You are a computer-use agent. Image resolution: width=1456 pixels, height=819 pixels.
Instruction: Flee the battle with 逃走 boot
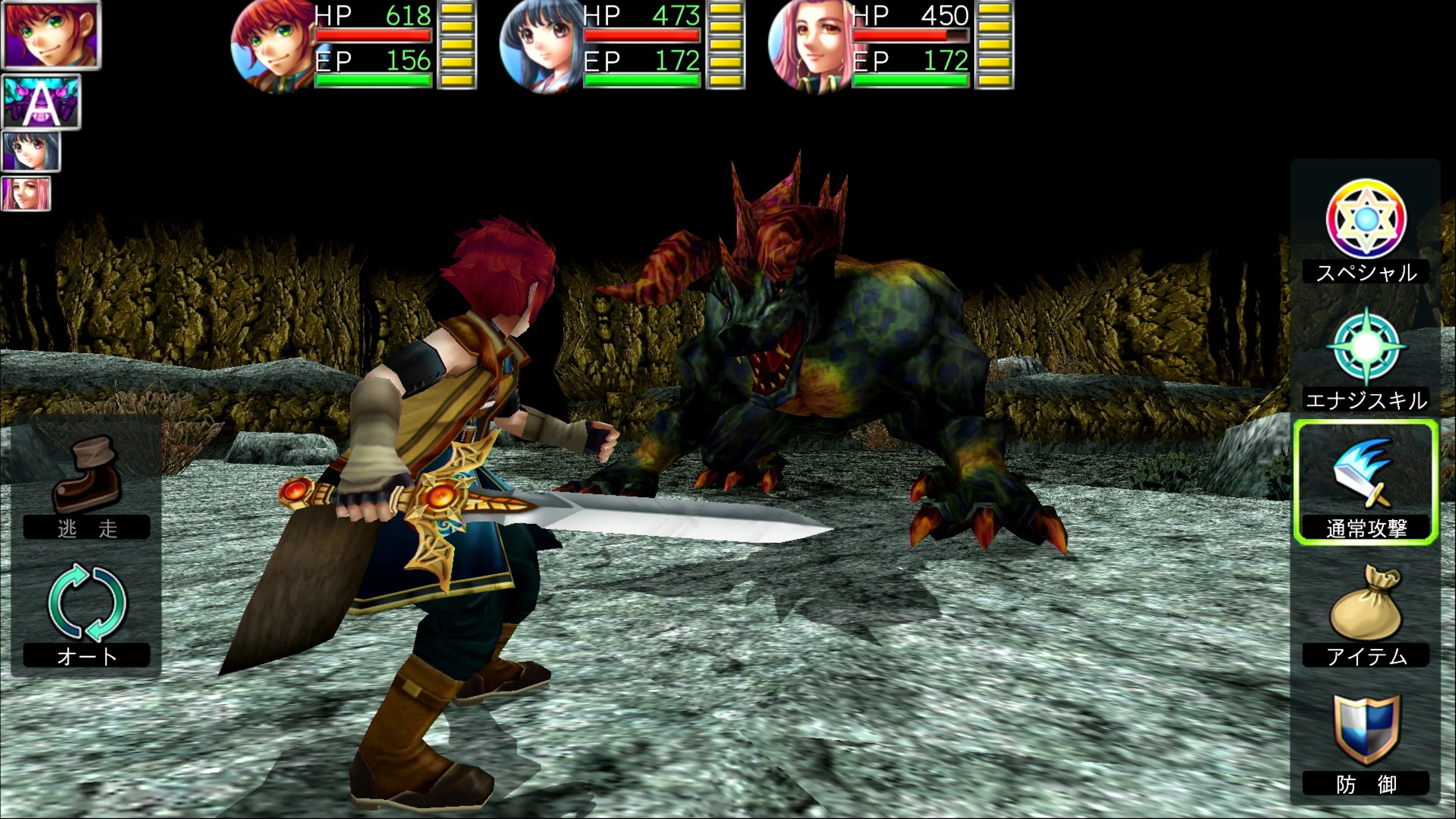pyautogui.click(x=86, y=486)
